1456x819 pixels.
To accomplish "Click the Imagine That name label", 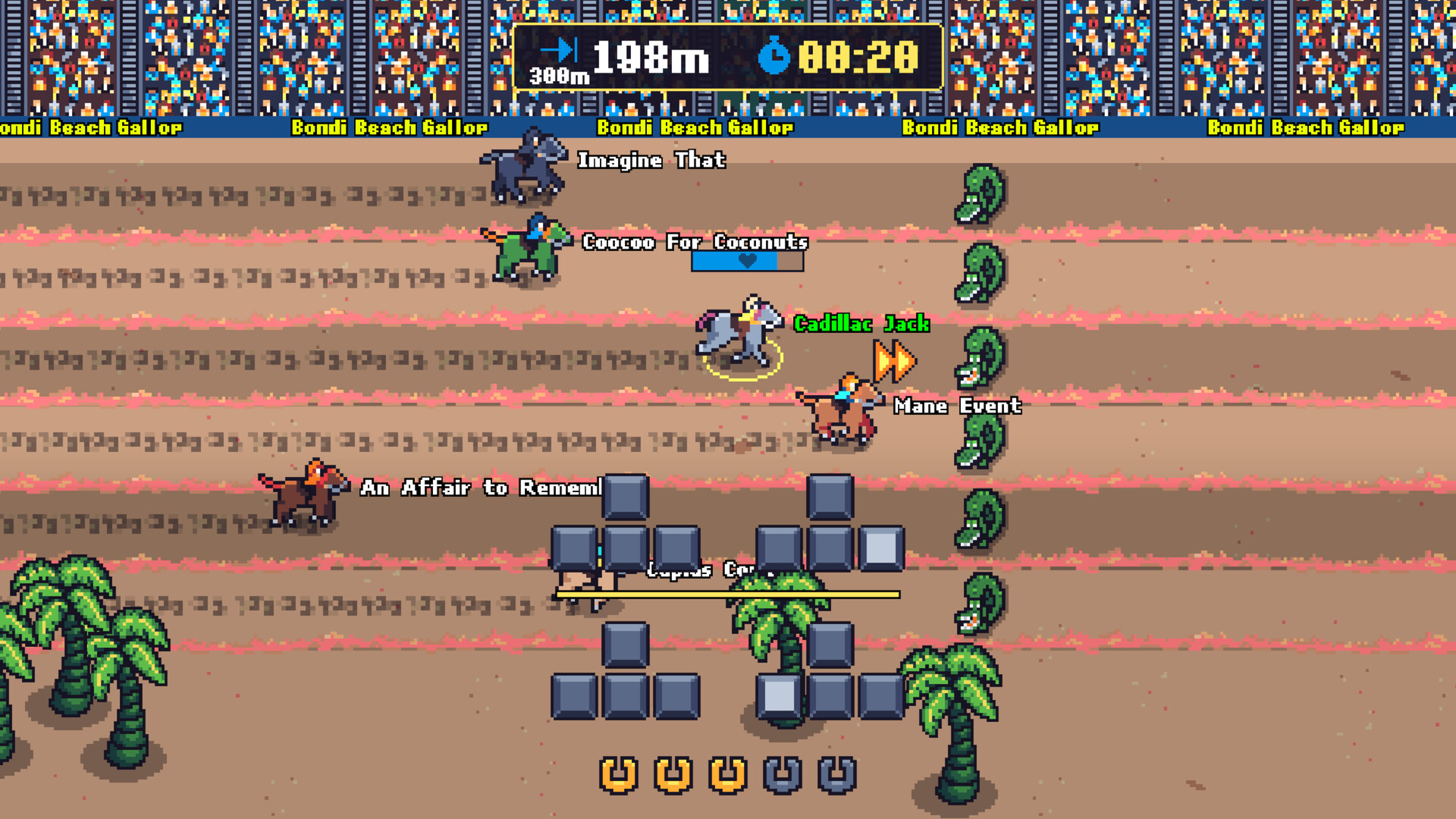I will (x=652, y=160).
